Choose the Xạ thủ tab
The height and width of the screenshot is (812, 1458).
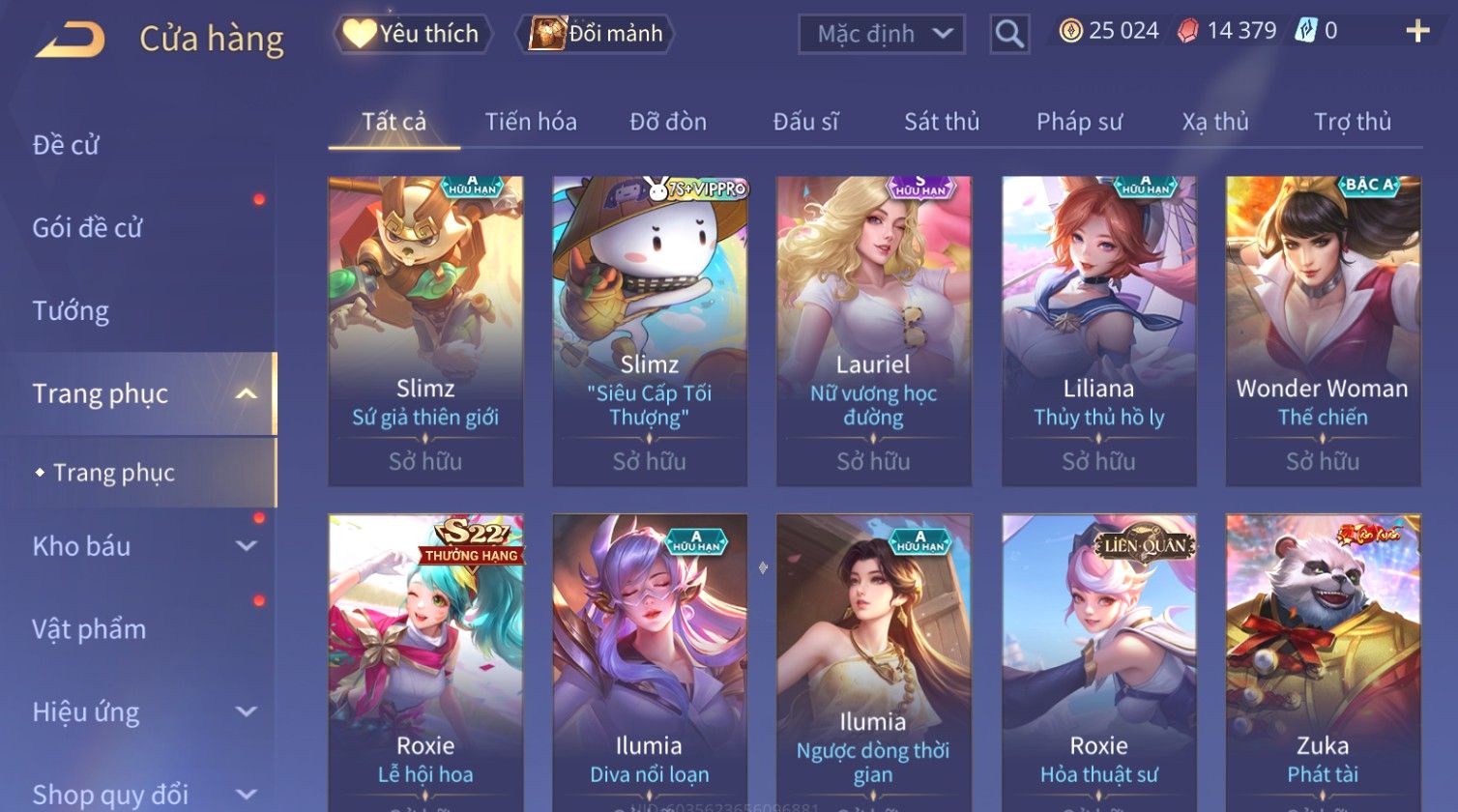1215,122
